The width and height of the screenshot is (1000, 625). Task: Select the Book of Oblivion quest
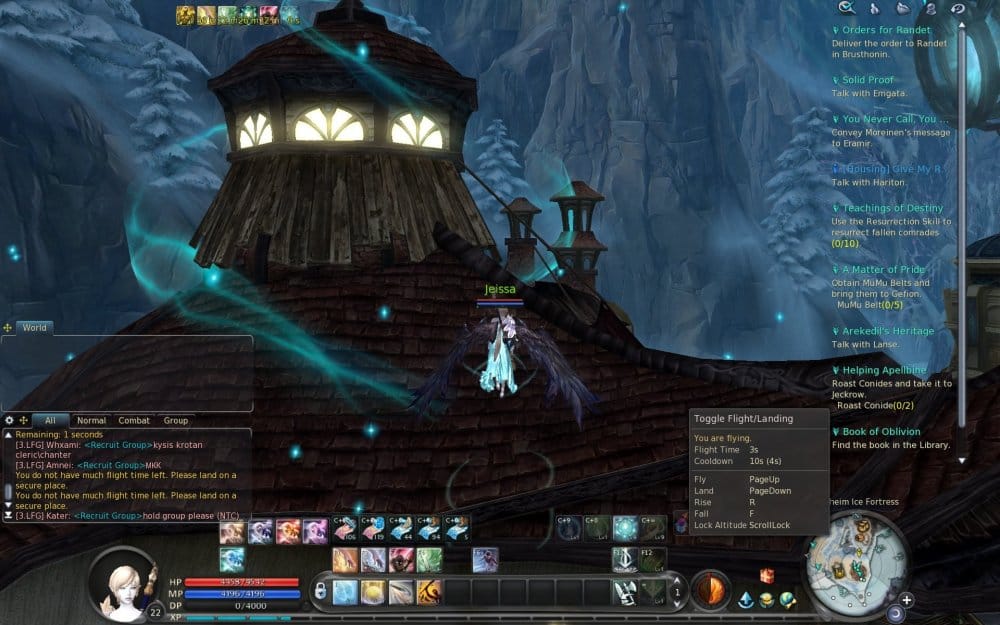[881, 432]
